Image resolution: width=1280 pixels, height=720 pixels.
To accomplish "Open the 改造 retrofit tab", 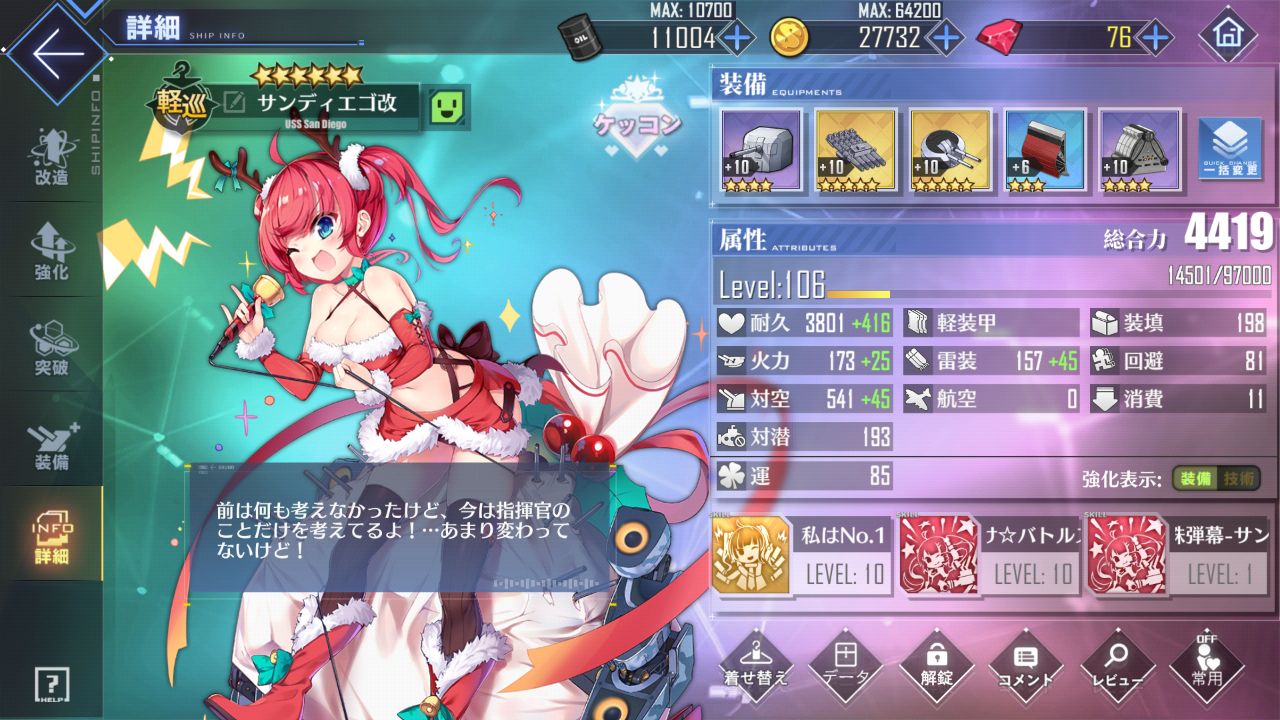I will tap(51, 158).
